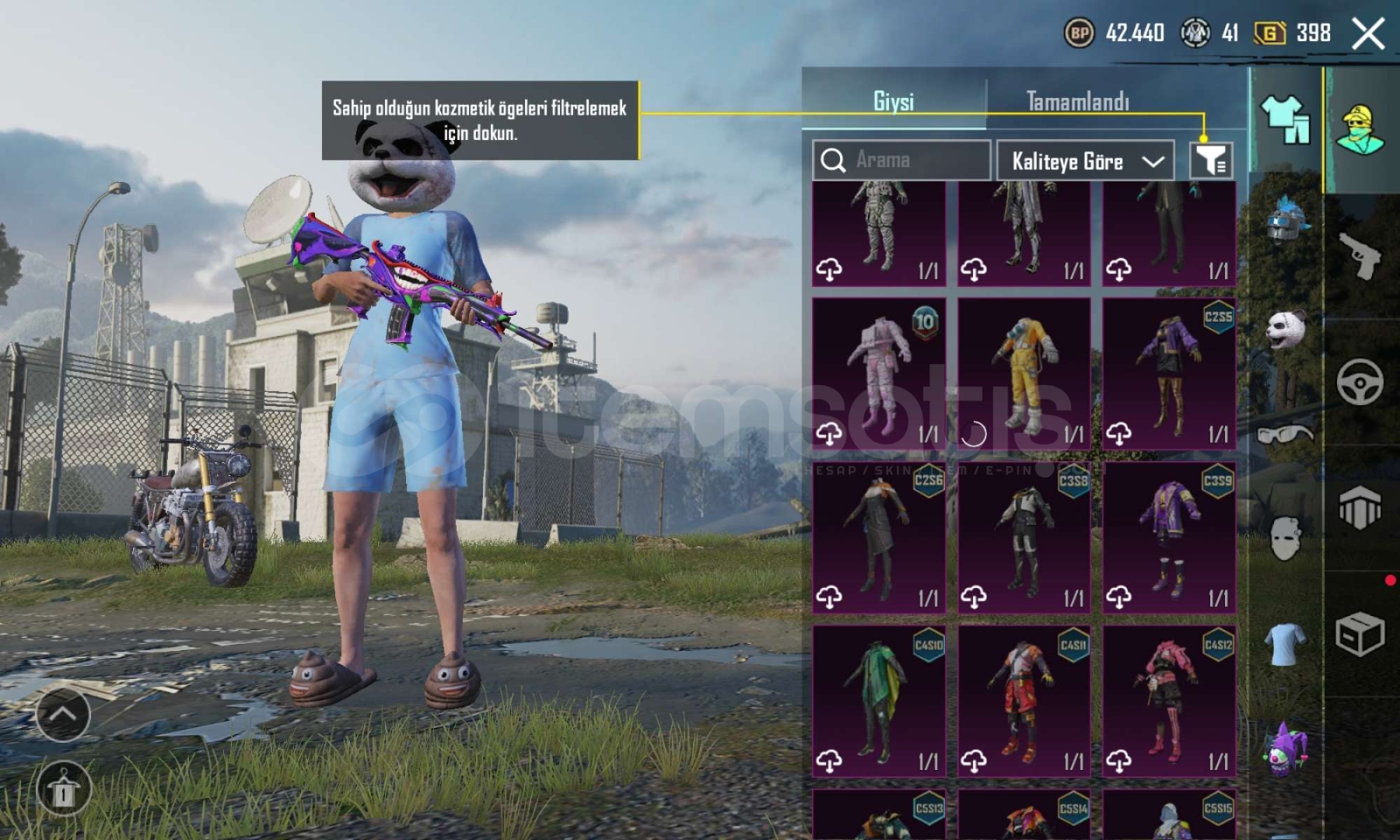Expand the panel with the up-arrow button

[63, 714]
